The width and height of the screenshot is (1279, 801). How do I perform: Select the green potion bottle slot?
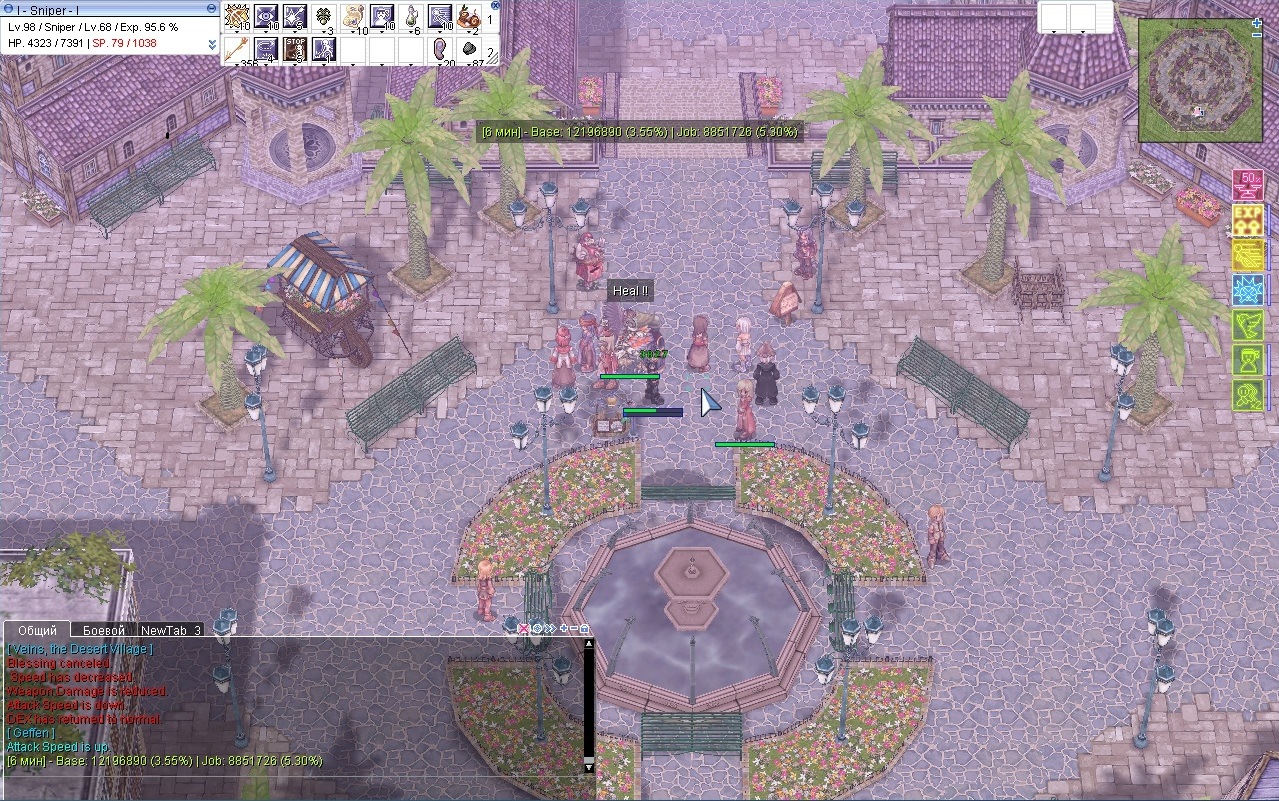pos(411,17)
